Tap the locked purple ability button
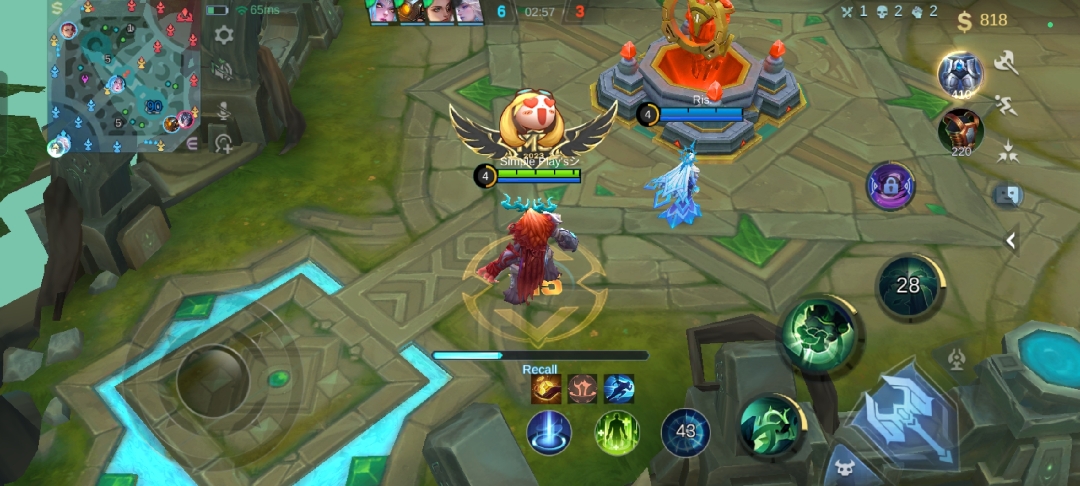The width and height of the screenshot is (1080, 486). point(890,187)
